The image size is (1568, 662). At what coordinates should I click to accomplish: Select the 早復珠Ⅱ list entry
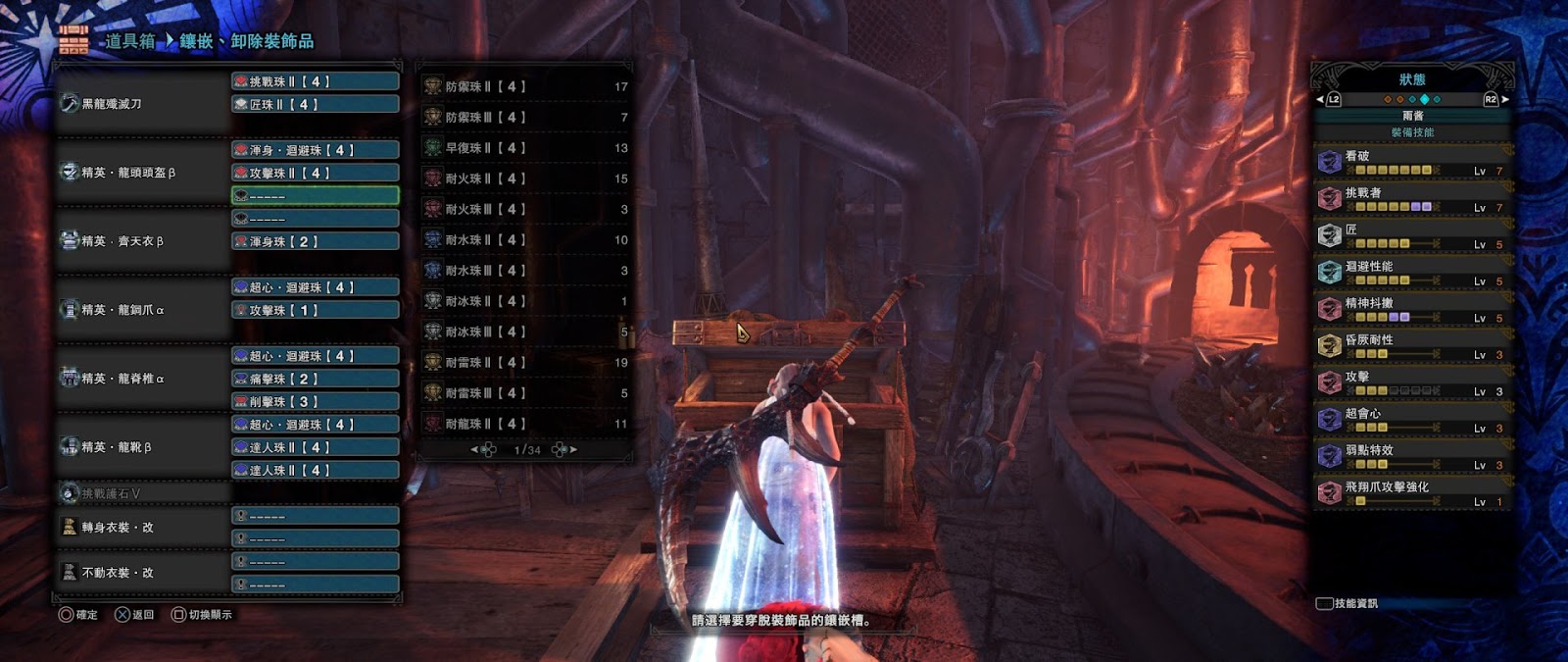[525, 148]
